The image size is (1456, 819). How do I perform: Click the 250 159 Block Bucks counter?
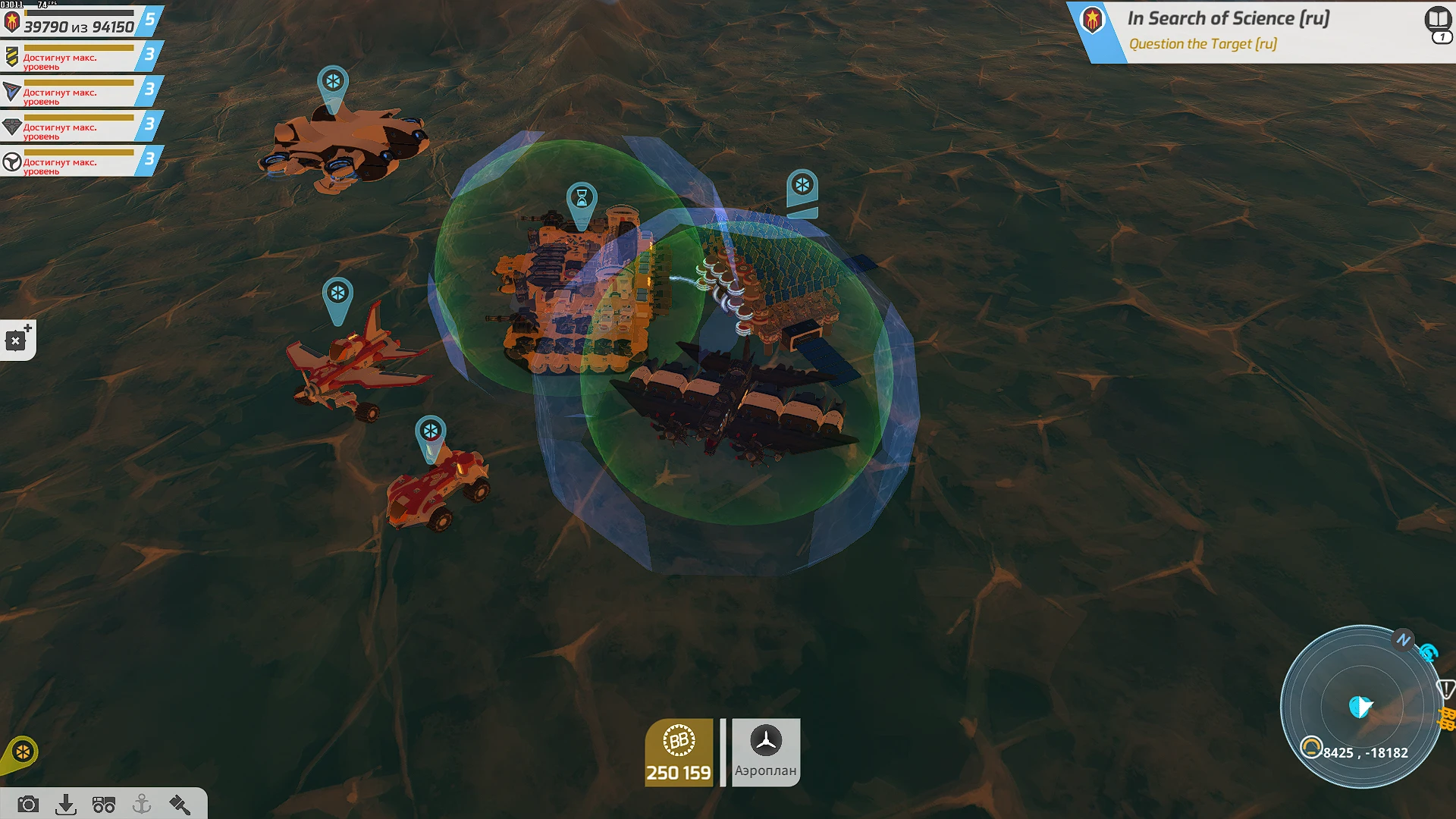pyautogui.click(x=680, y=774)
